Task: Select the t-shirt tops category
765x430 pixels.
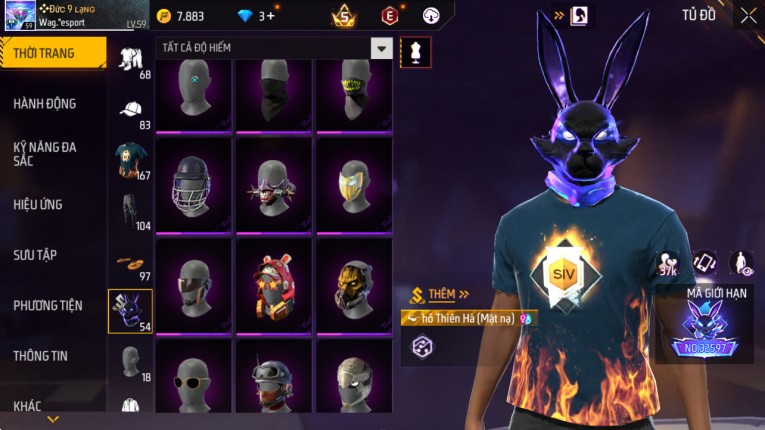Action: (x=131, y=160)
